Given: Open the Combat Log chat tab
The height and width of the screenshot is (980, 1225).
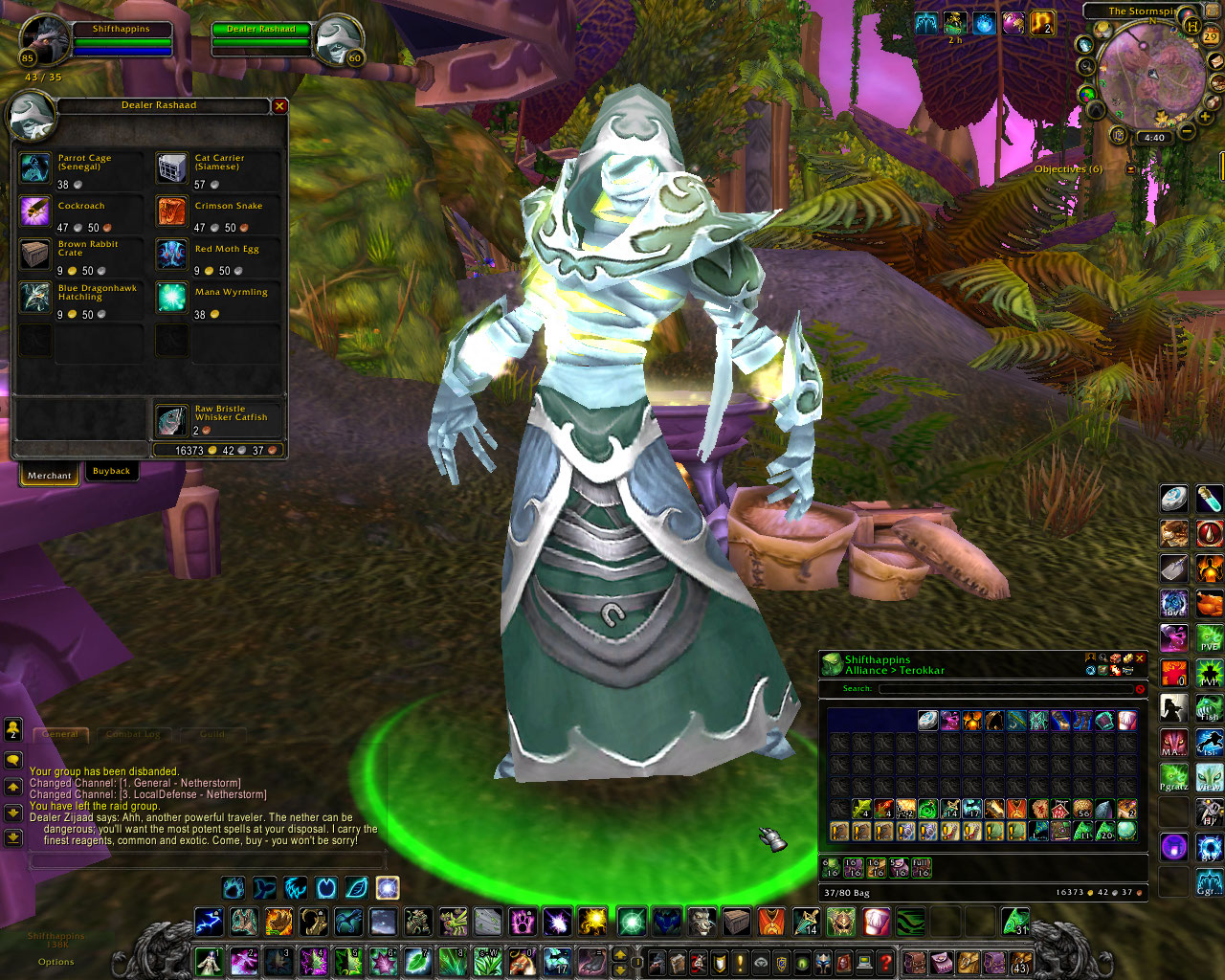Looking at the screenshot, I should 135,734.
